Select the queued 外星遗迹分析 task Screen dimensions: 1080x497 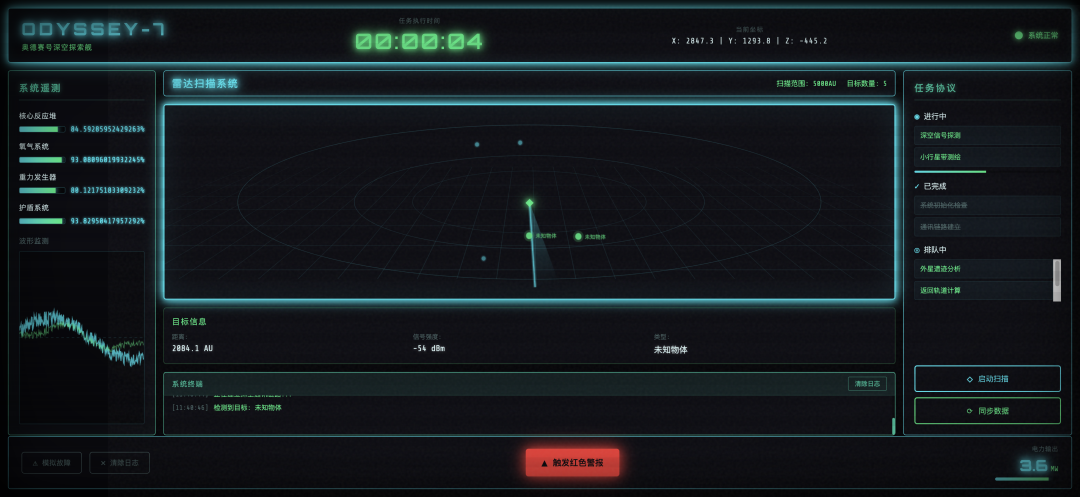pyautogui.click(x=984, y=269)
